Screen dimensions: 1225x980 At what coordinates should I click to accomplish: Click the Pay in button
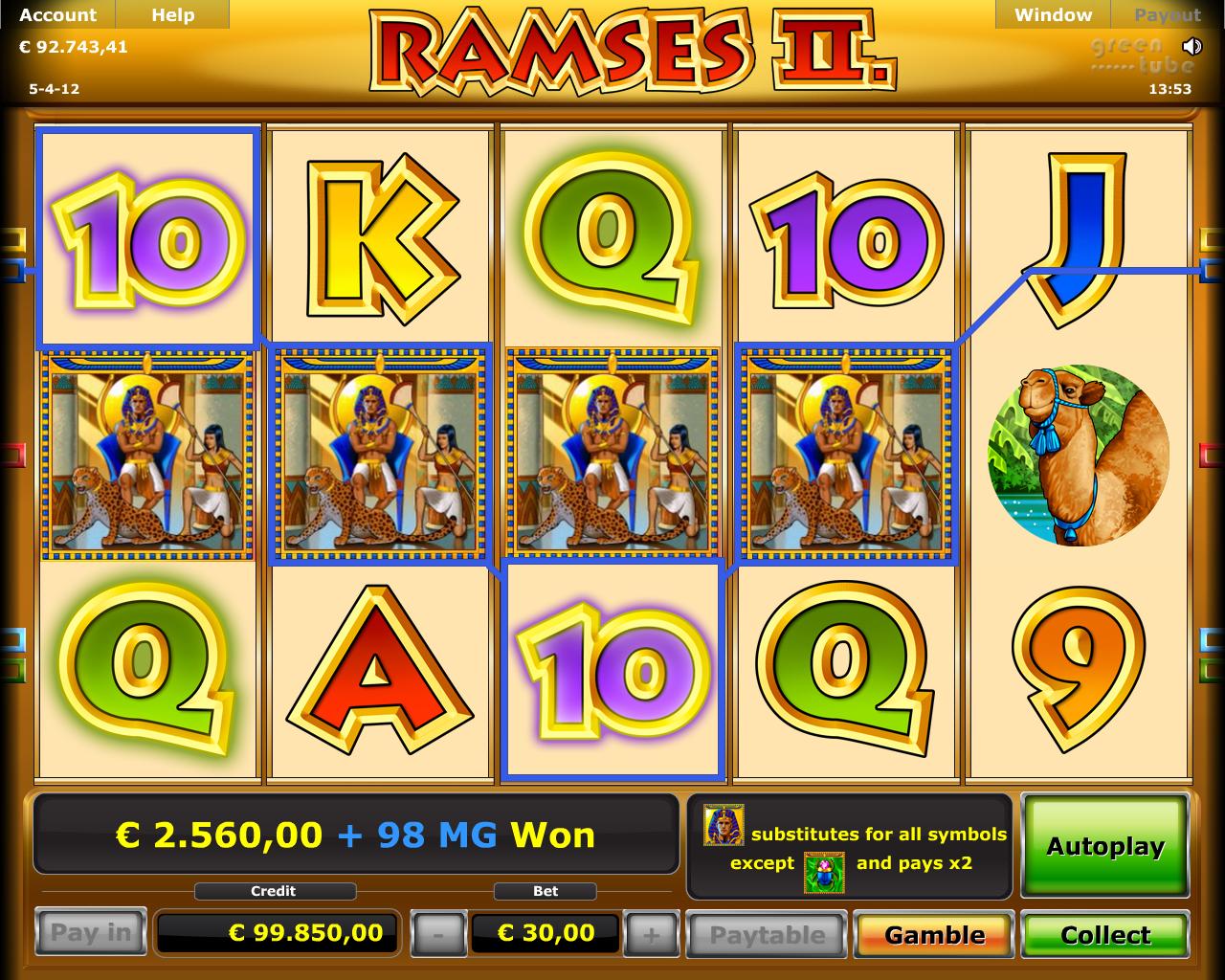(x=90, y=932)
